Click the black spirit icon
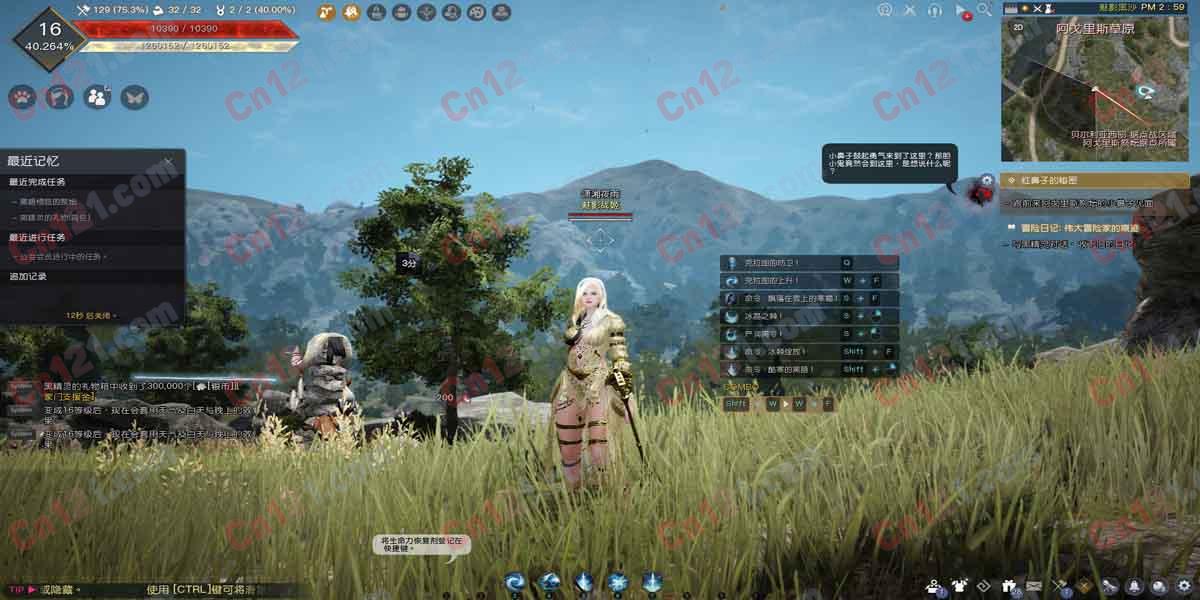Image resolution: width=1200 pixels, height=600 pixels. coord(976,191)
